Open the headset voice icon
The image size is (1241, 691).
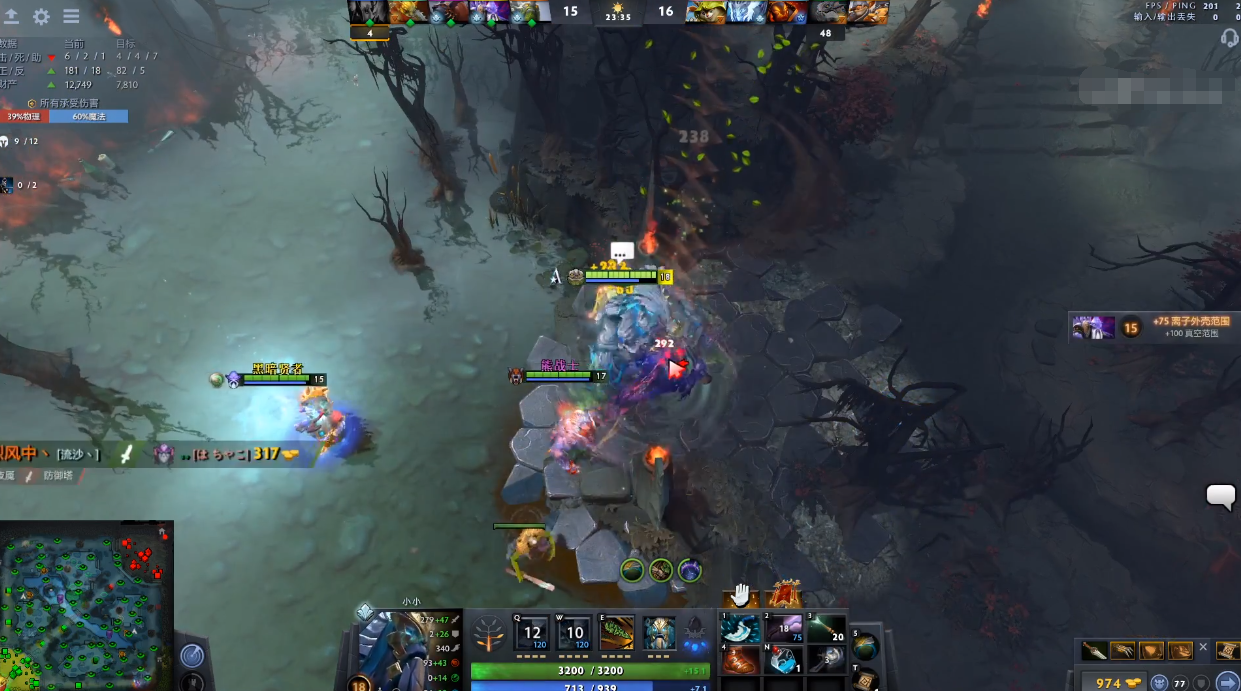pos(1229,38)
